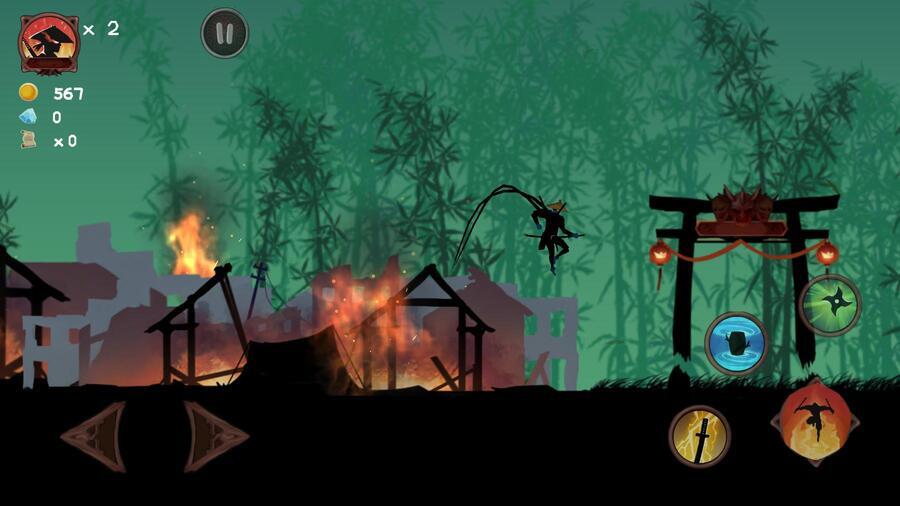
Task: Click the ninja portrait avatar
Action: pos(48,43)
